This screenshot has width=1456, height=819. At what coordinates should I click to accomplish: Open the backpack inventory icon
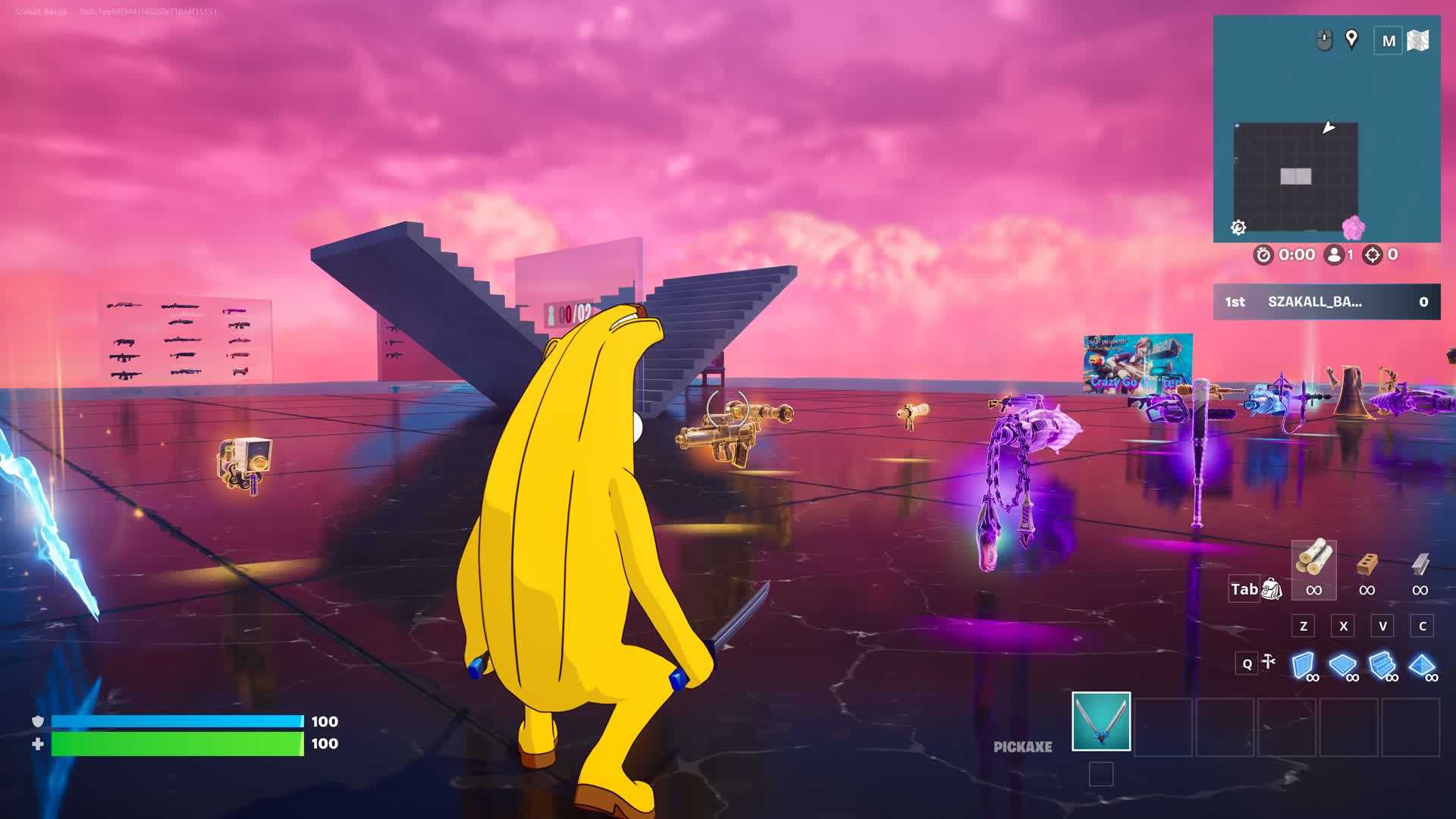[1271, 588]
